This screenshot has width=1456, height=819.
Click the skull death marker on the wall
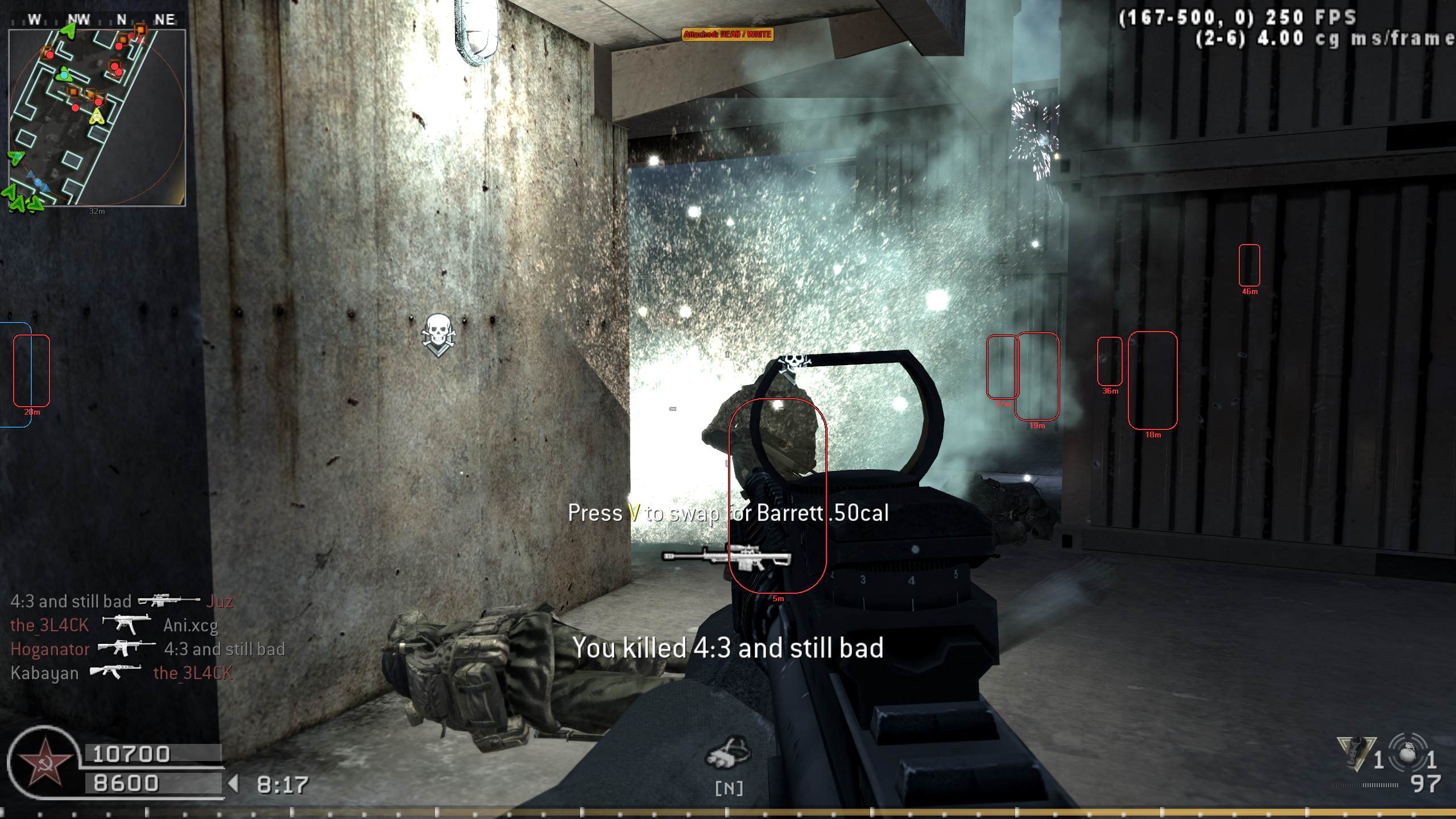(438, 333)
